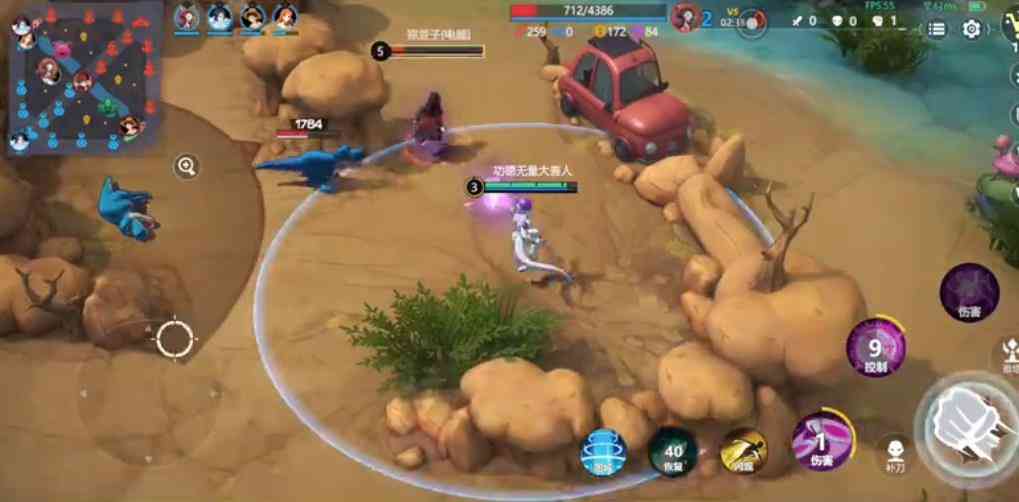The height and width of the screenshot is (502, 1019).
Task: Select the first teammate portrait
Action: [x=187, y=17]
